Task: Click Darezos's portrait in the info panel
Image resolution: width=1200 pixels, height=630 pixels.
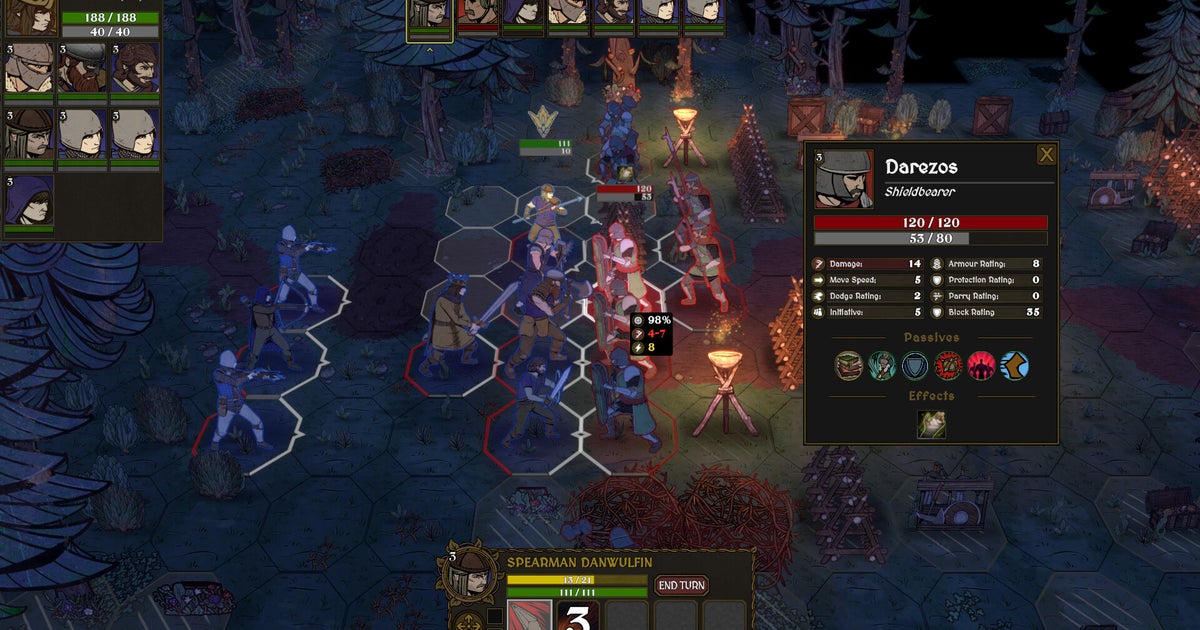Action: [844, 179]
